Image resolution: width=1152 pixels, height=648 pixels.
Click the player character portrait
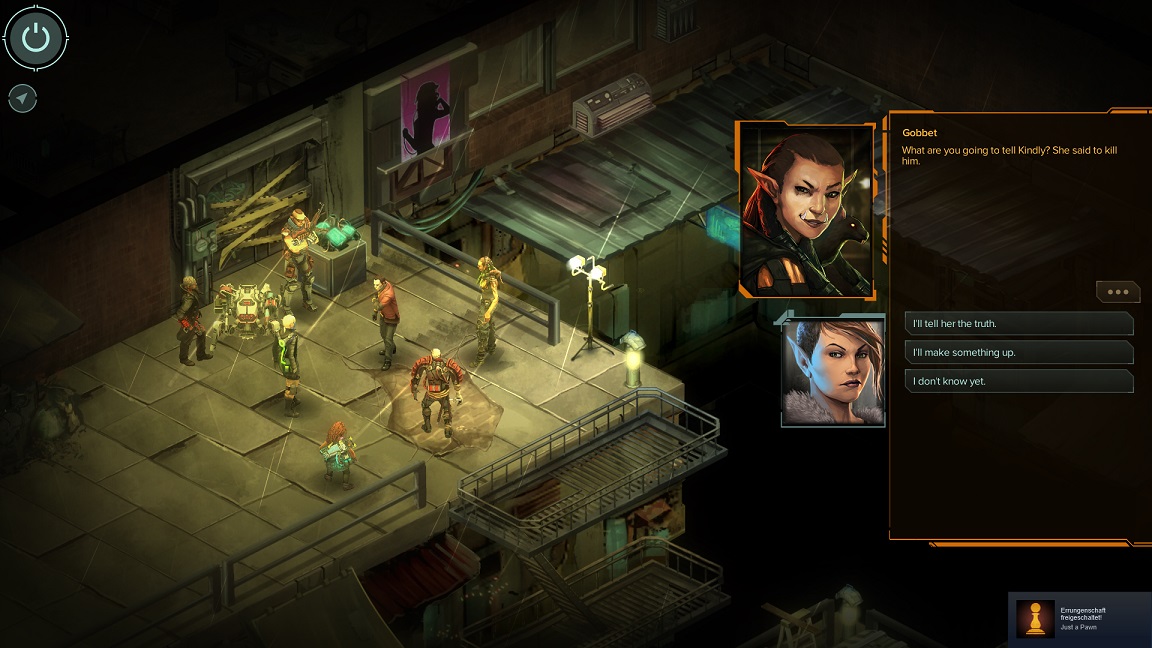(833, 371)
